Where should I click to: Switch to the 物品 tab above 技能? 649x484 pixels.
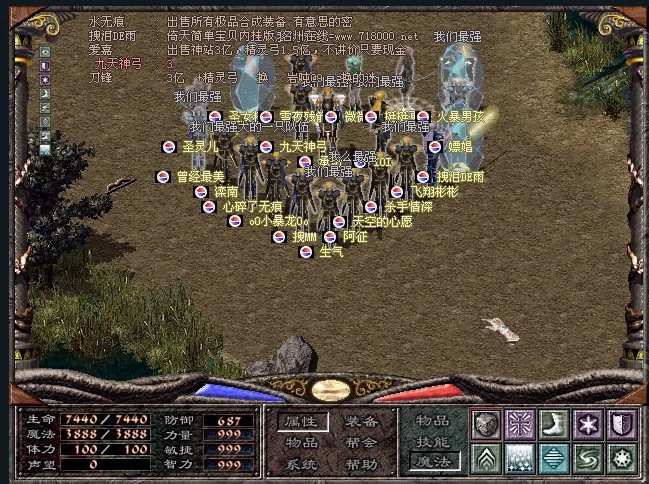pyautogui.click(x=433, y=421)
